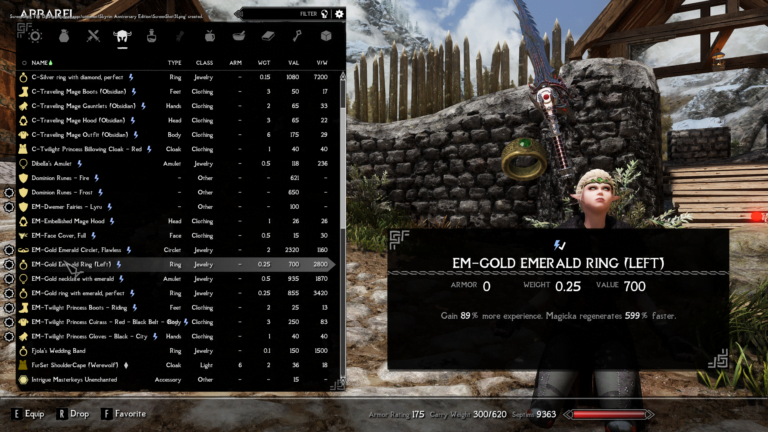Show the ingredients category (mortar bowl icon)
Image resolution: width=768 pixels, height=432 pixels.
point(239,36)
